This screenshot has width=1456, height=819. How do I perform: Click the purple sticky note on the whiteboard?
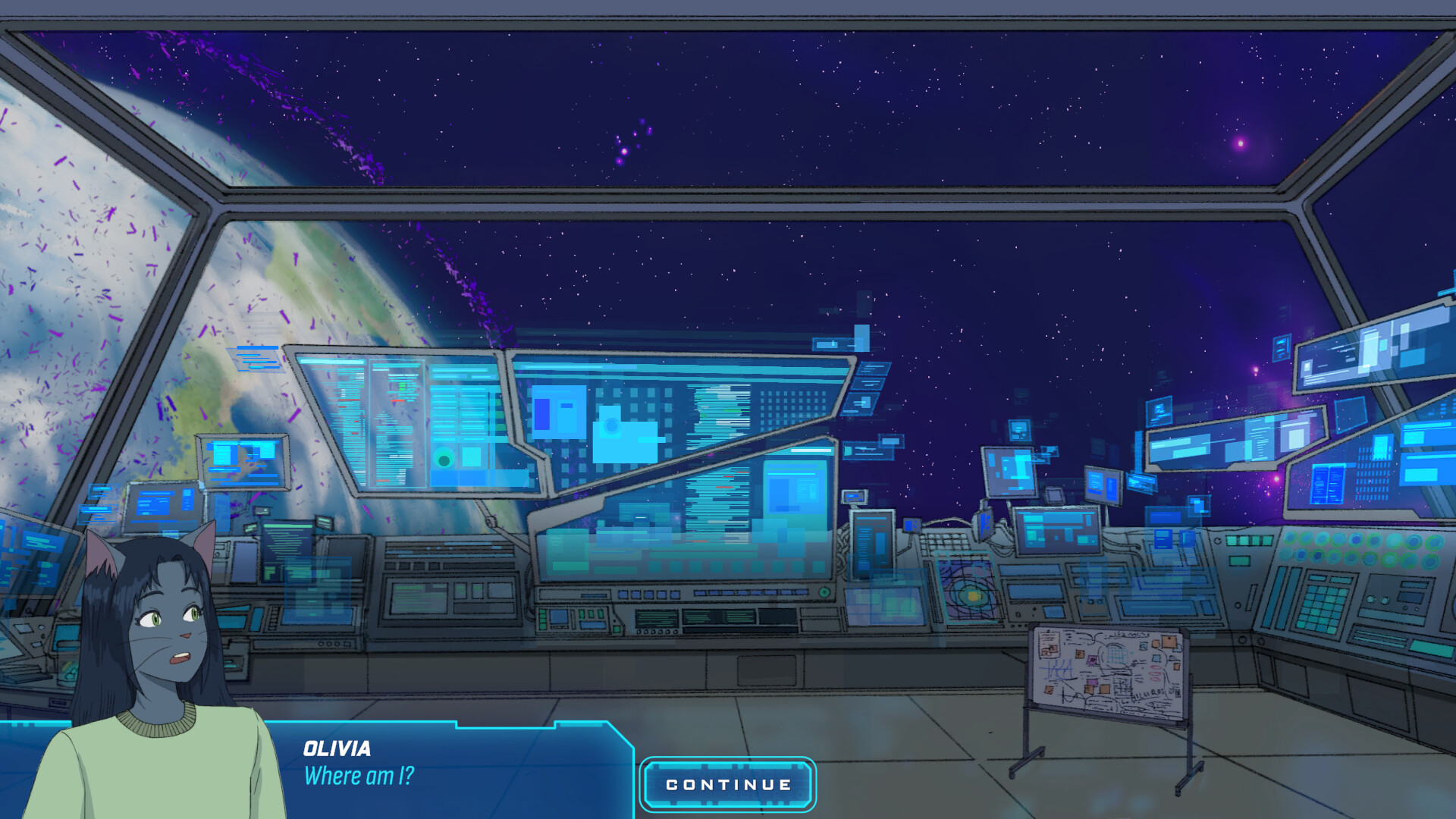click(1092, 659)
